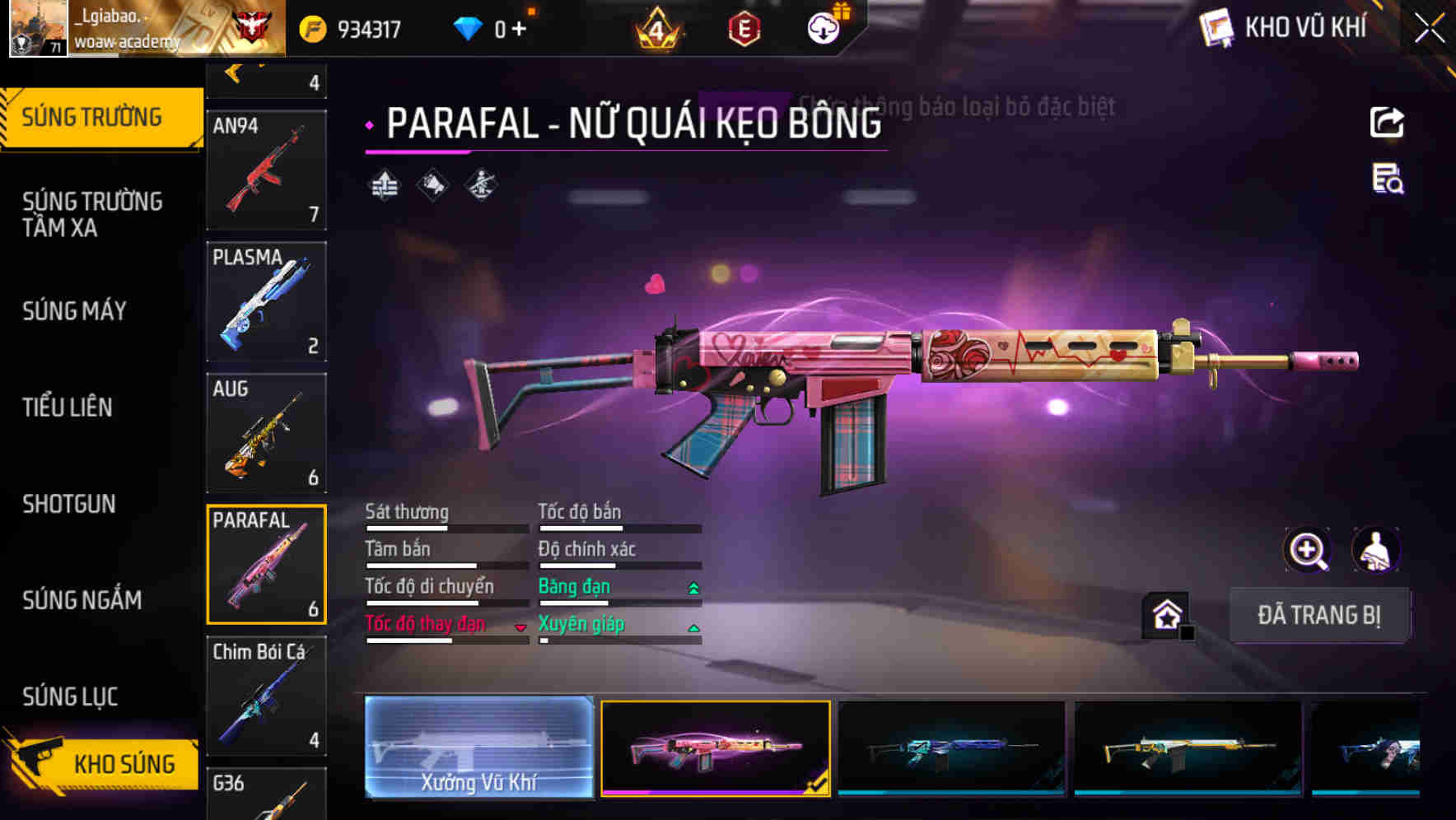
Task: Open the character preview icon
Action: tap(1377, 550)
